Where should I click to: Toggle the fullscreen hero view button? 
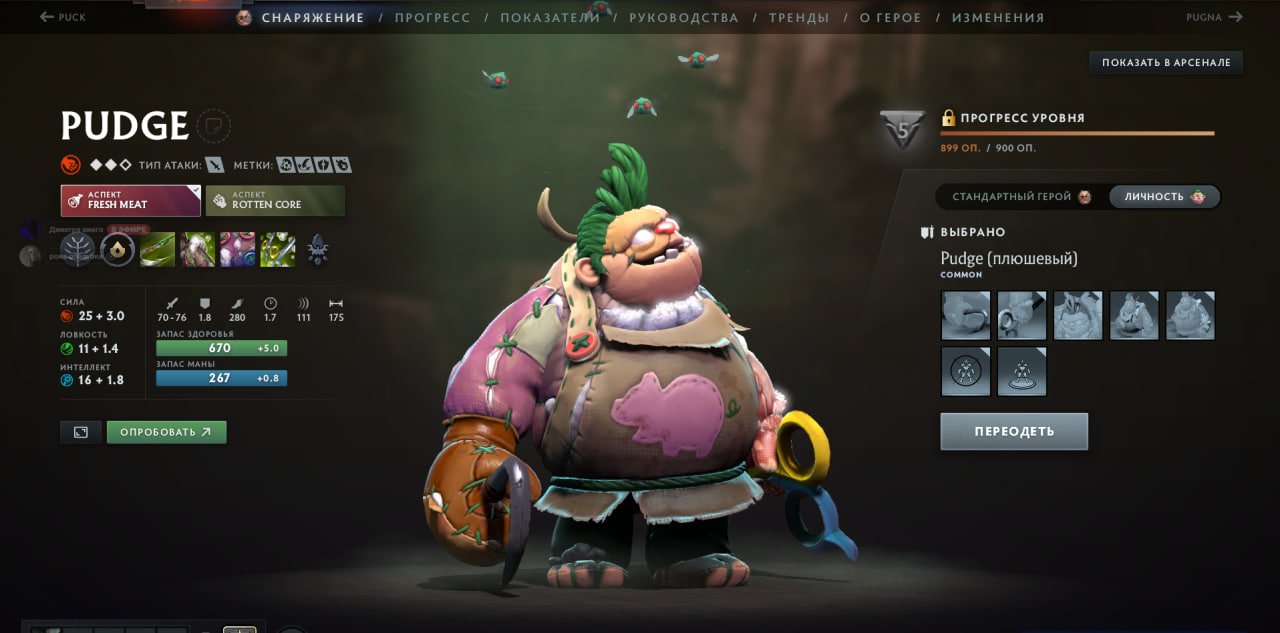[81, 432]
